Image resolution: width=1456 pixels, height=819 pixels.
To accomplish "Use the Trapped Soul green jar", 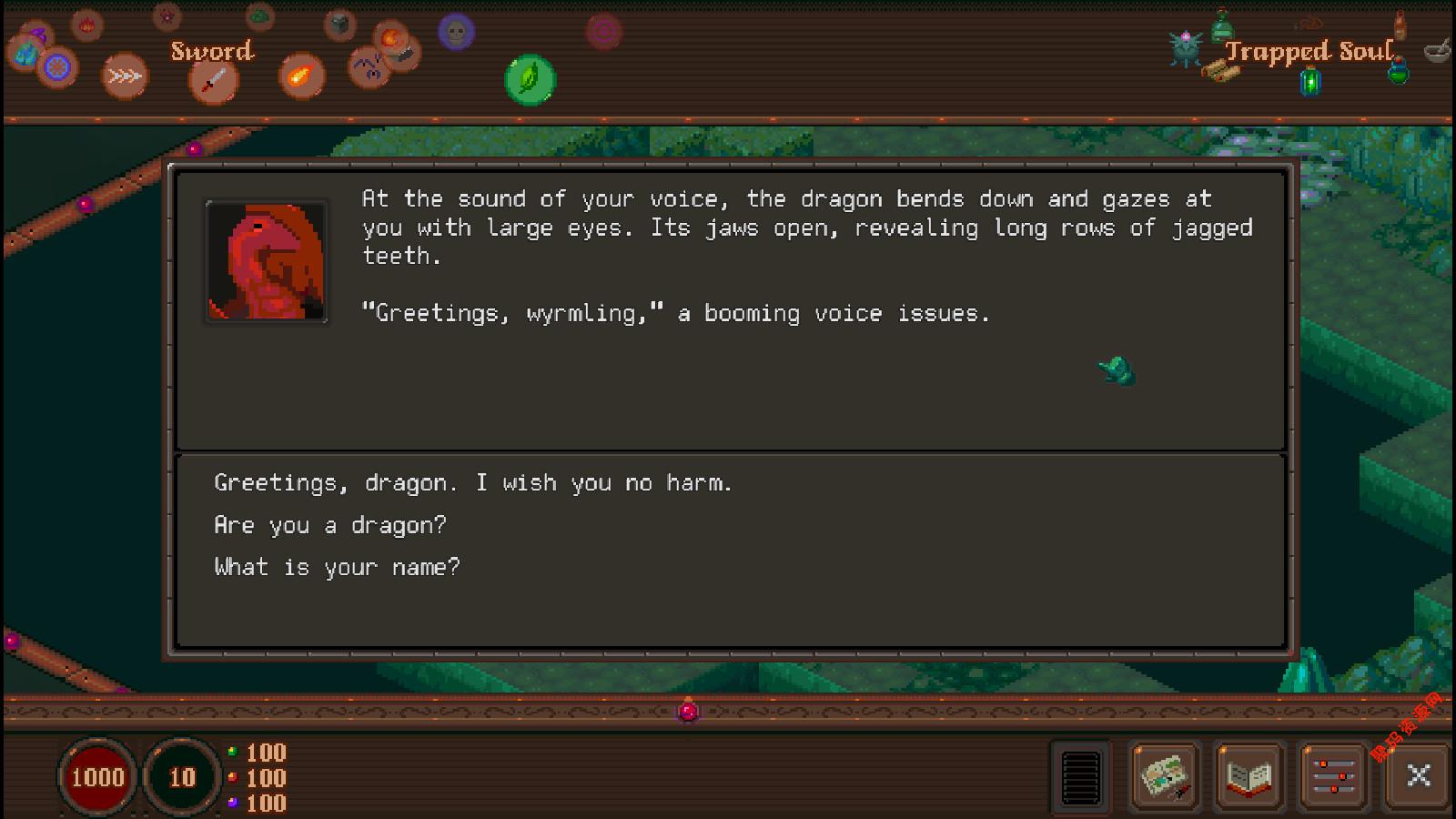I will tap(1310, 82).
